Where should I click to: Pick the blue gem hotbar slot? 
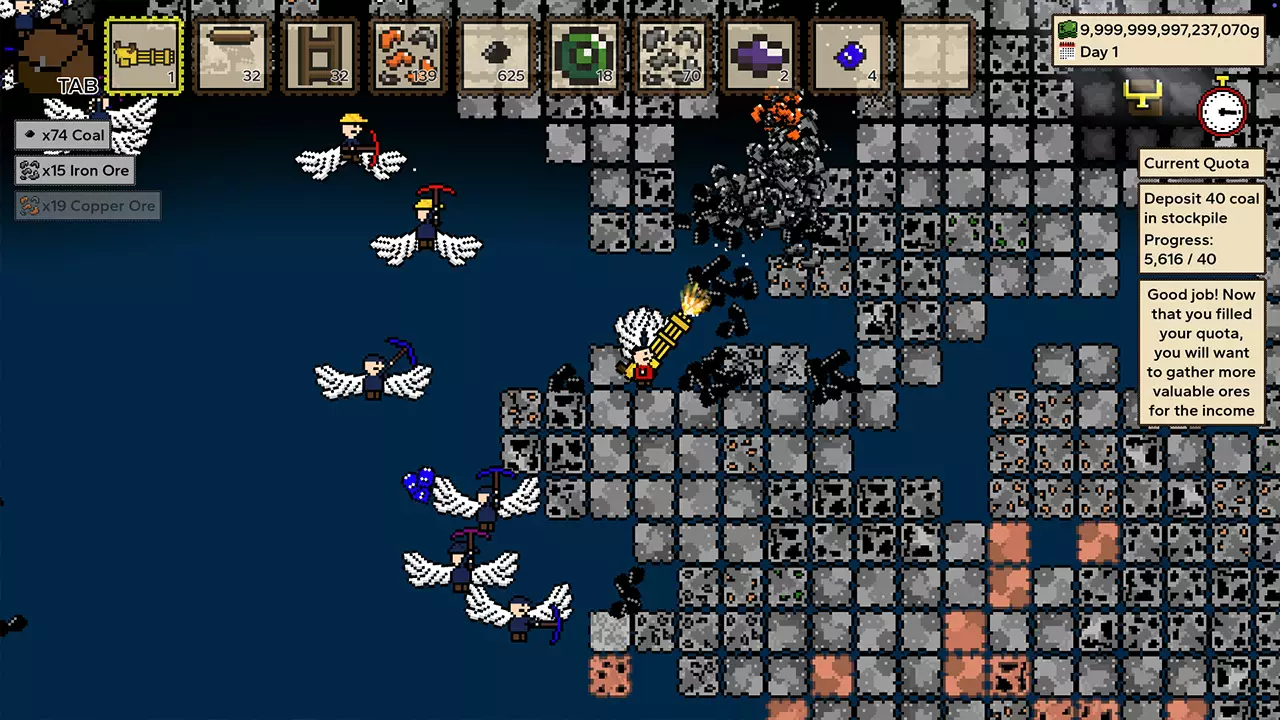[848, 56]
